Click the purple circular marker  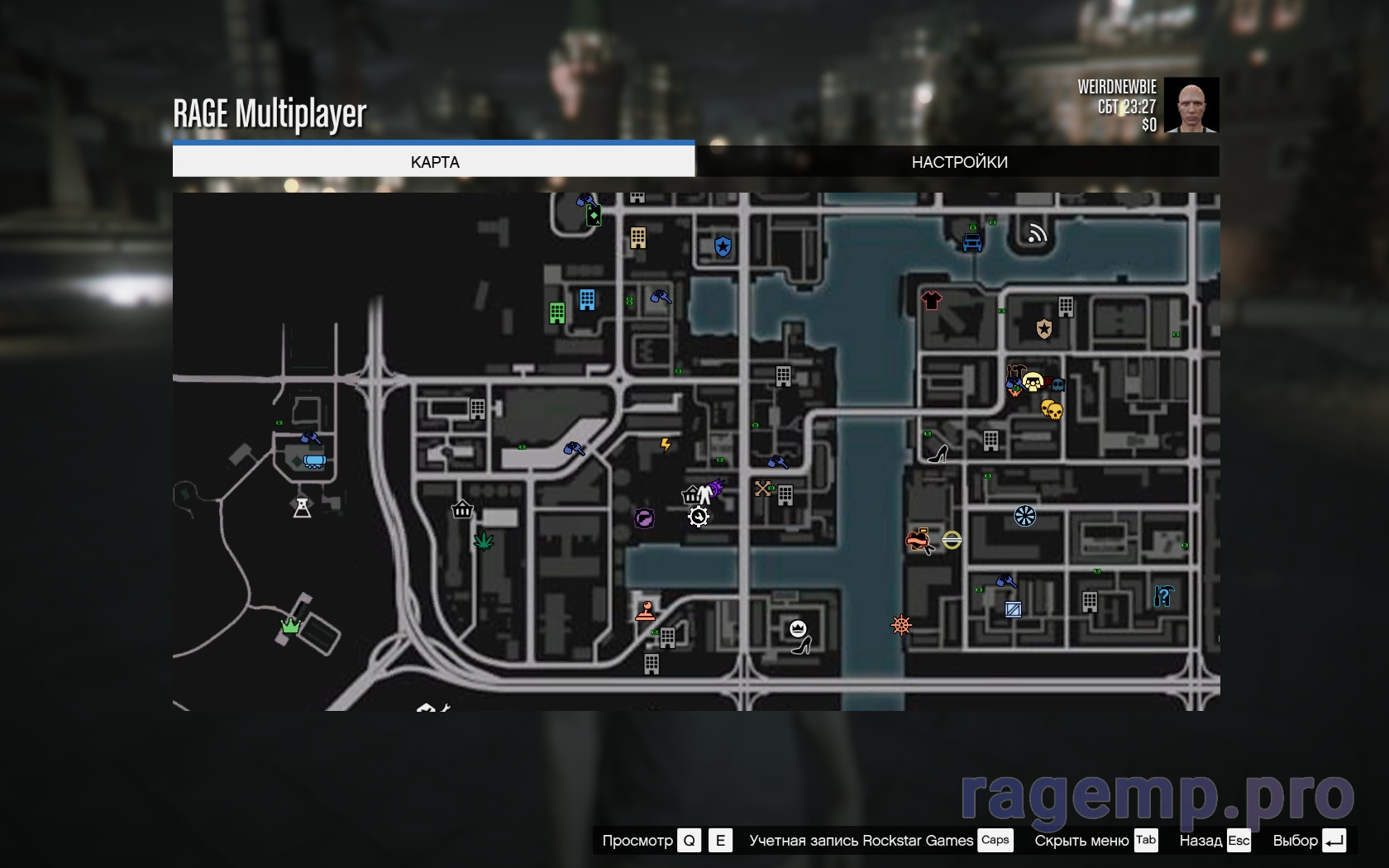pyautogui.click(x=643, y=518)
